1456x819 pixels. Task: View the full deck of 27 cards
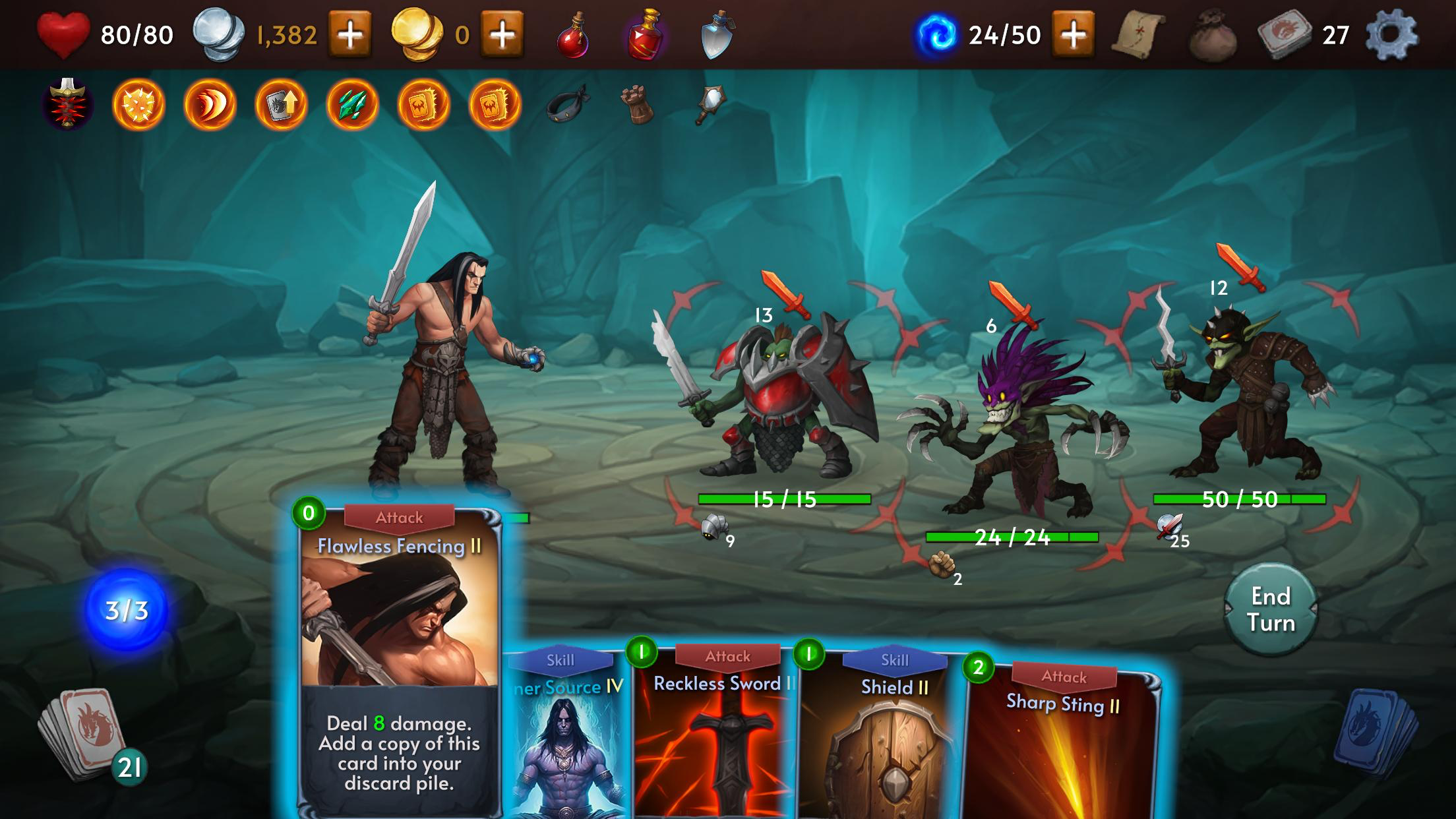[1285, 34]
